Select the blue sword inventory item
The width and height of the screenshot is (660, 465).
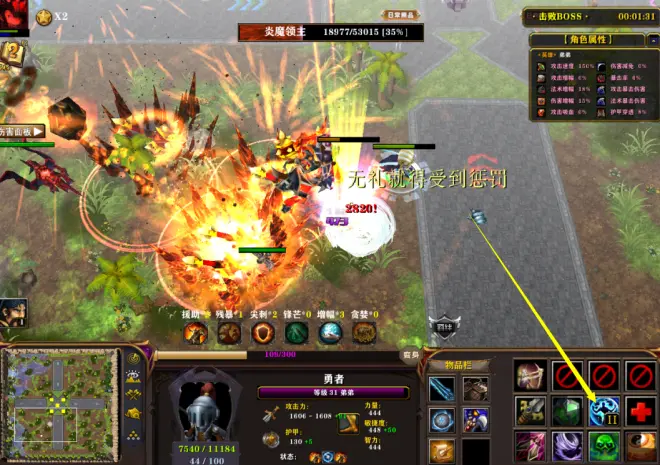(x=442, y=390)
